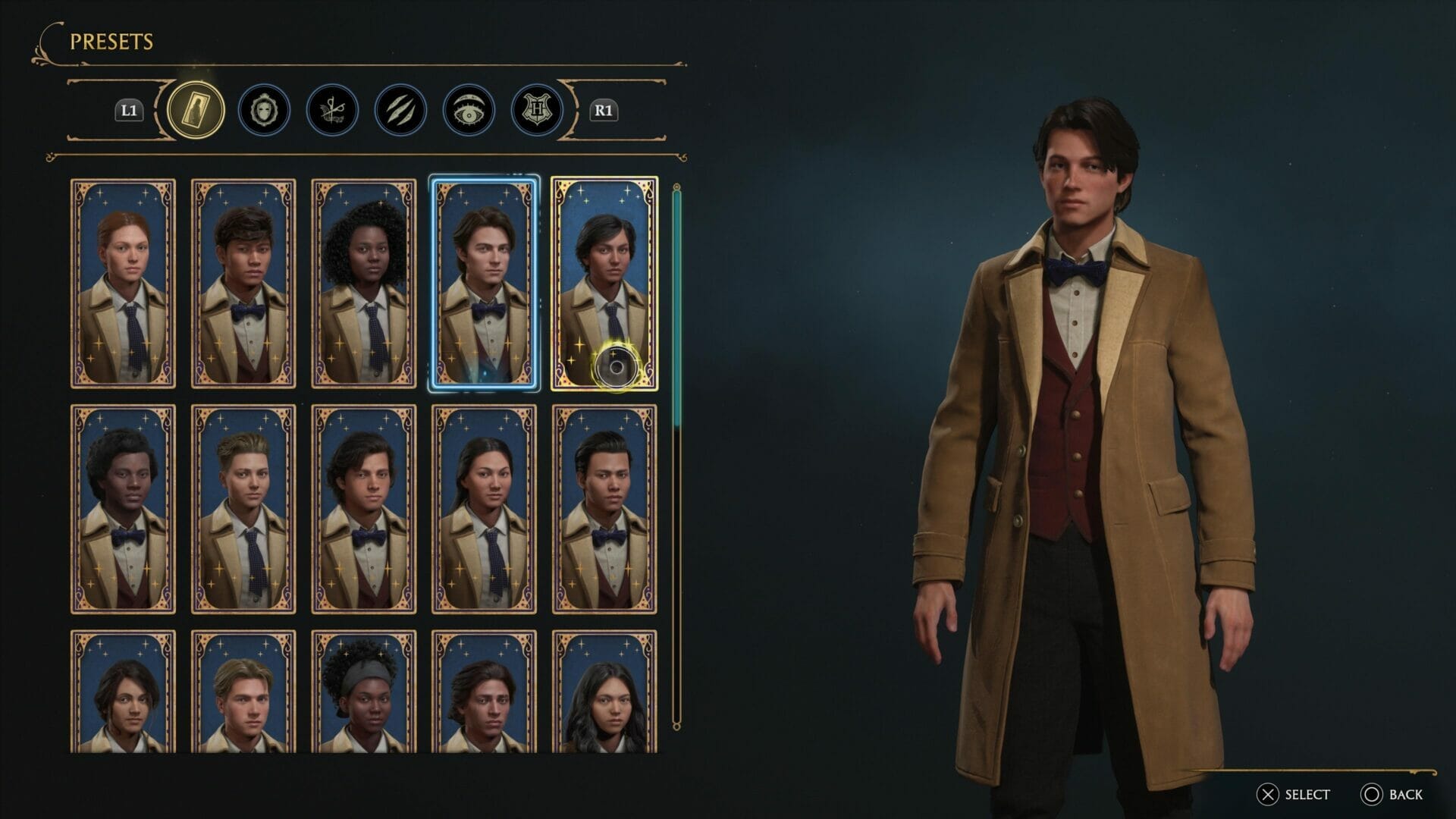Viewport: 1456px width, 819px height.
Task: Select the blue-highlighted brown-haired preset card
Action: coord(484,284)
